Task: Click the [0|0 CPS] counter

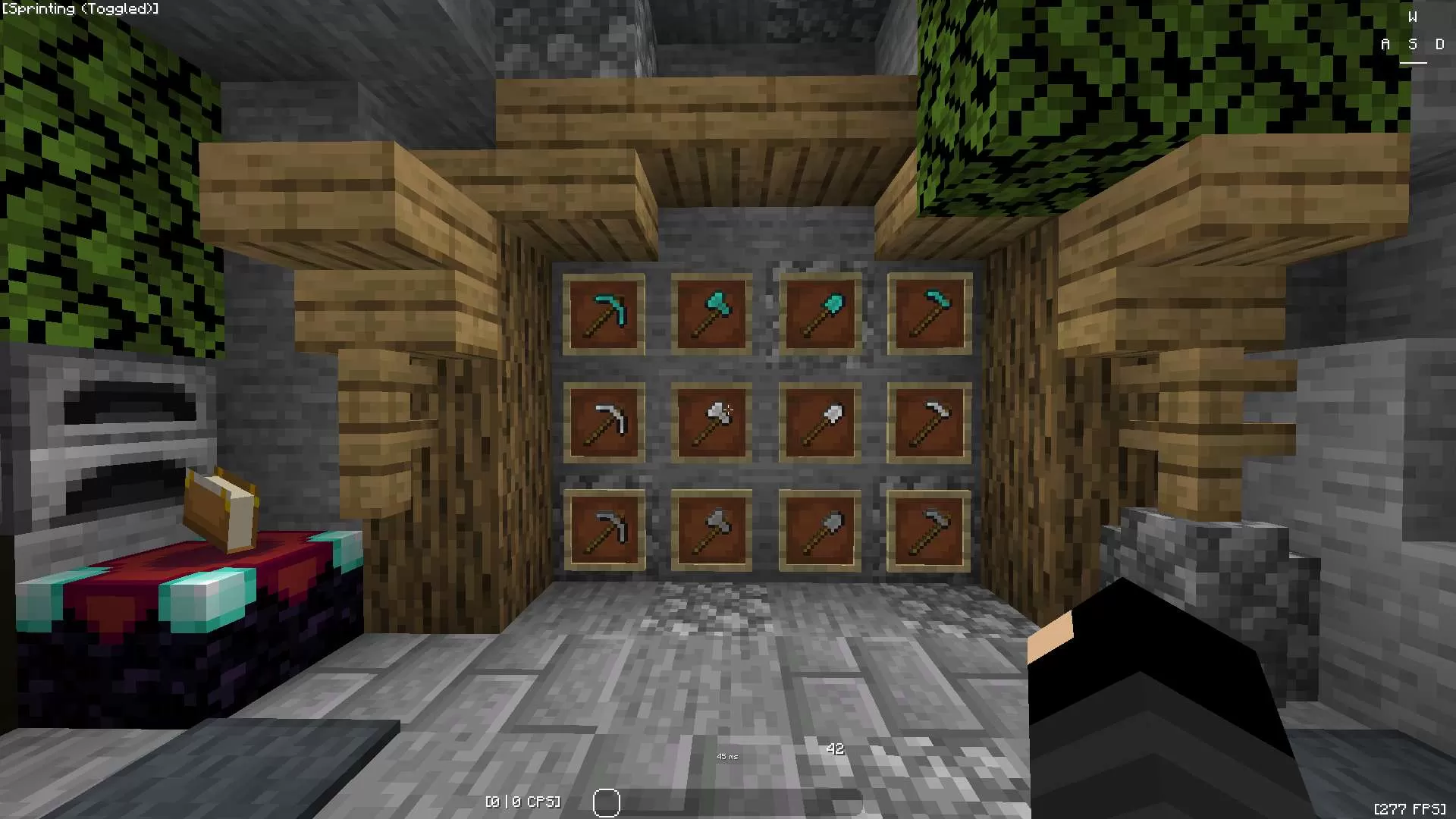Action: 522,801
